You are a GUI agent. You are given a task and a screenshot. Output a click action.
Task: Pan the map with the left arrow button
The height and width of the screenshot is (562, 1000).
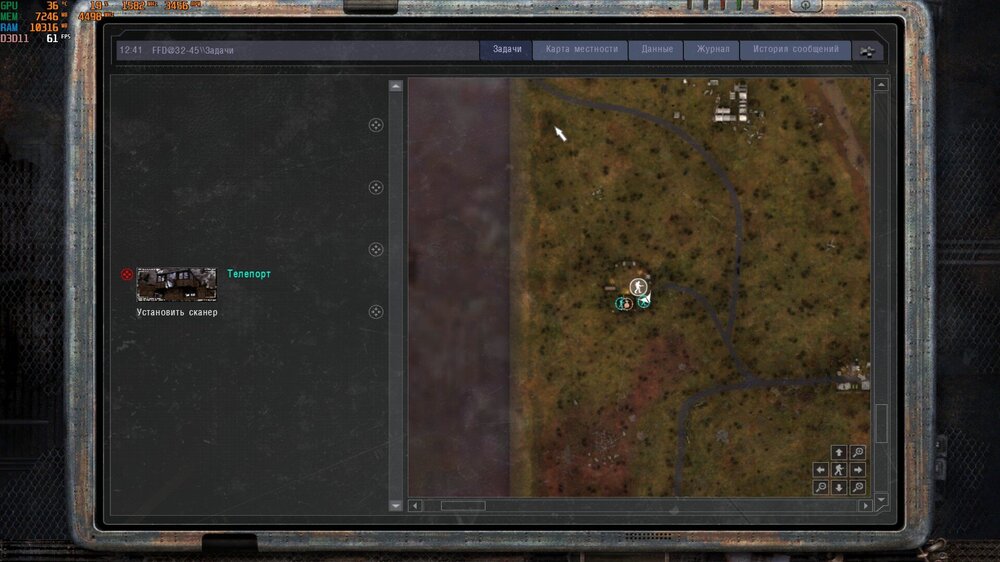821,470
